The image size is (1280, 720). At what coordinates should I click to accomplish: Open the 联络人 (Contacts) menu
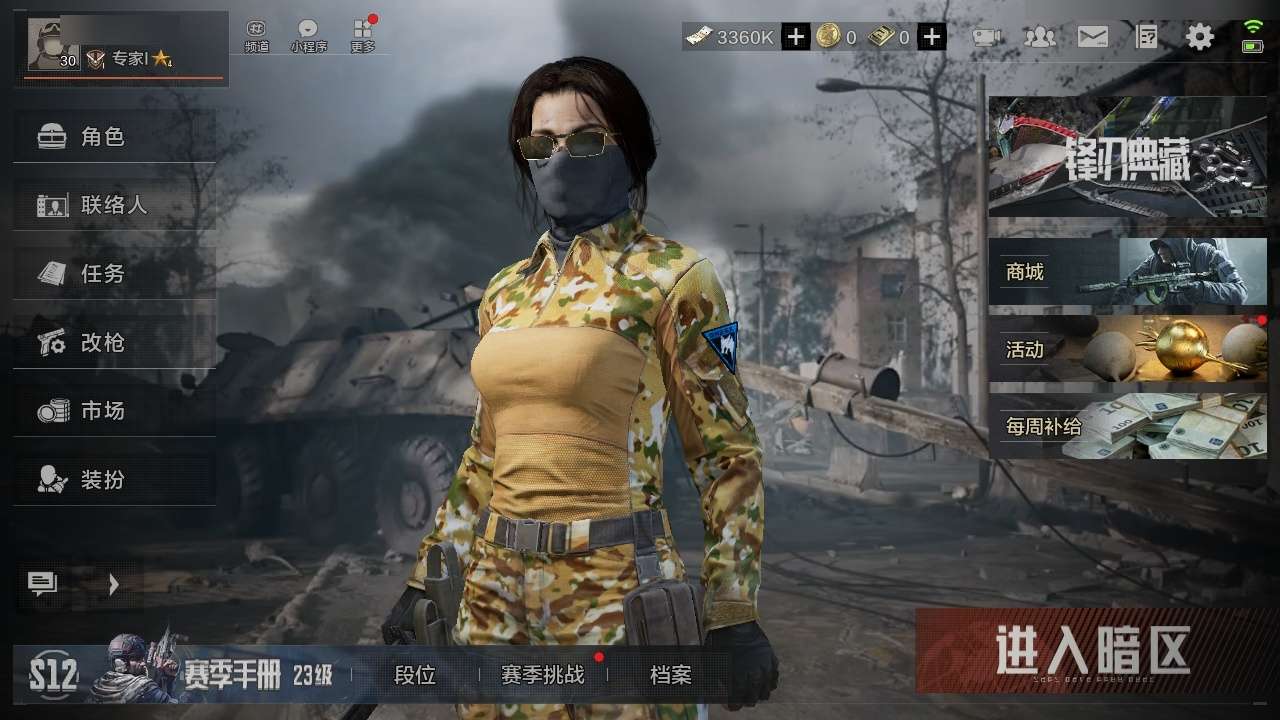(114, 205)
